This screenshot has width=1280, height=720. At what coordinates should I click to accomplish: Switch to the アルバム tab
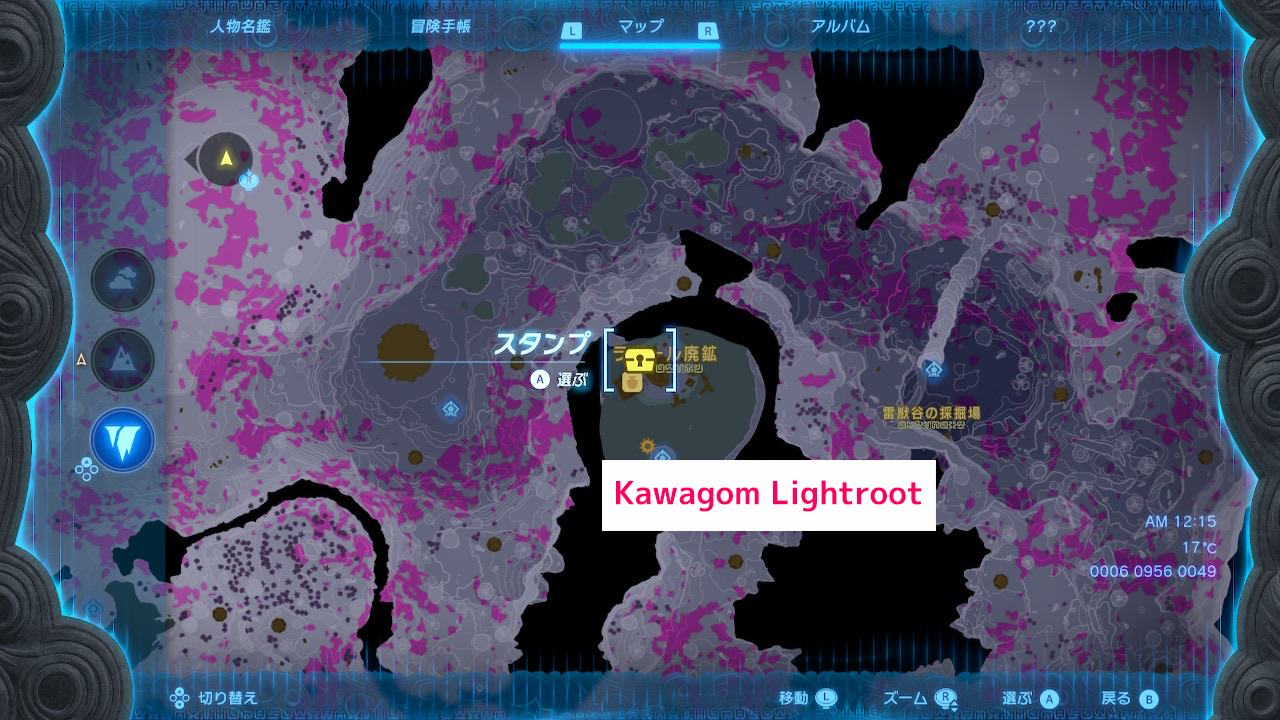tap(842, 27)
